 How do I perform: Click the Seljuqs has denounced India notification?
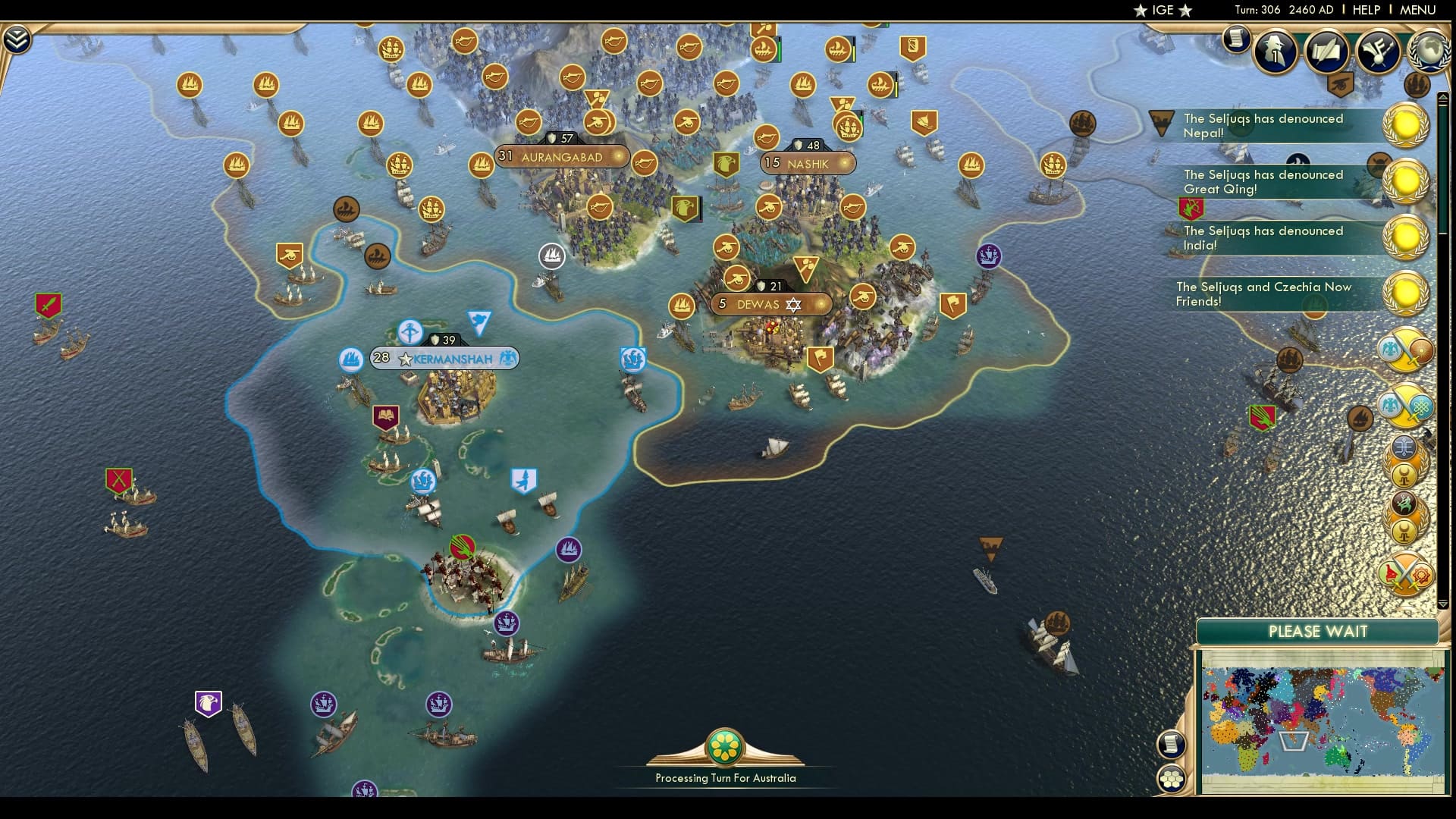click(1268, 237)
